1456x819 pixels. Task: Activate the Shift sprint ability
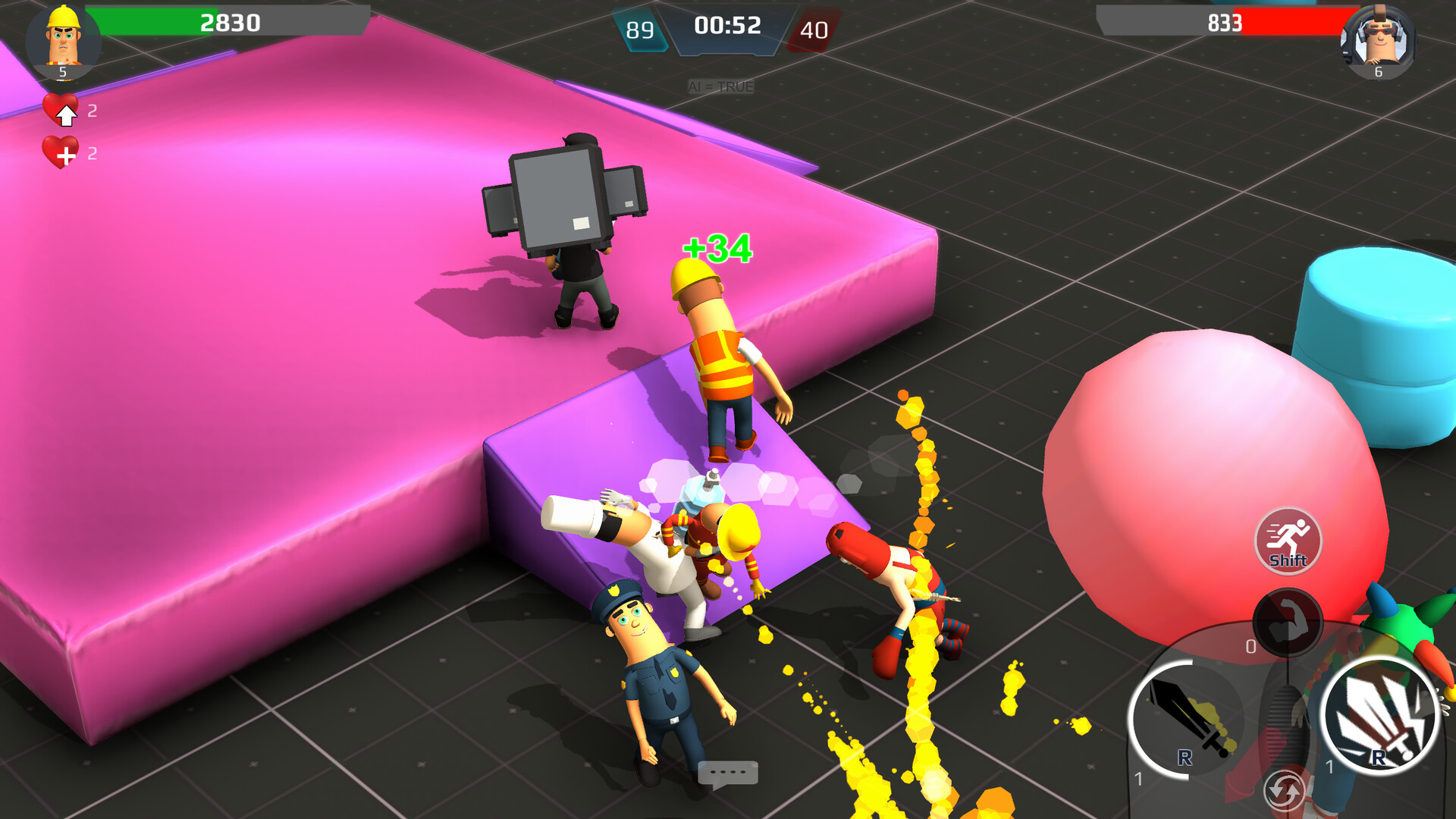[x=1288, y=540]
